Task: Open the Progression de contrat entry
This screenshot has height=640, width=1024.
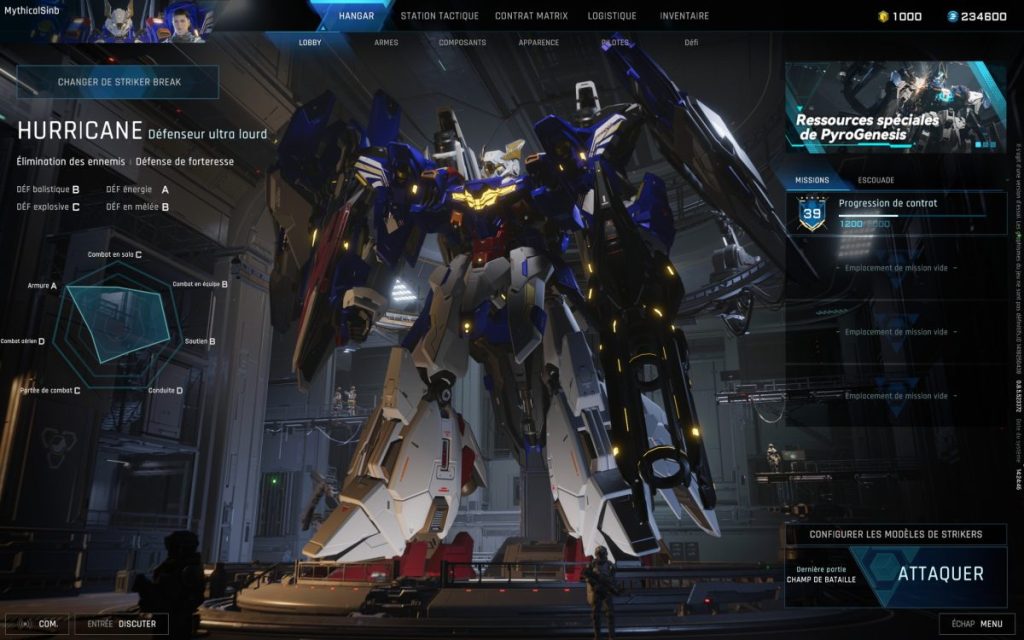Action: tap(896, 213)
